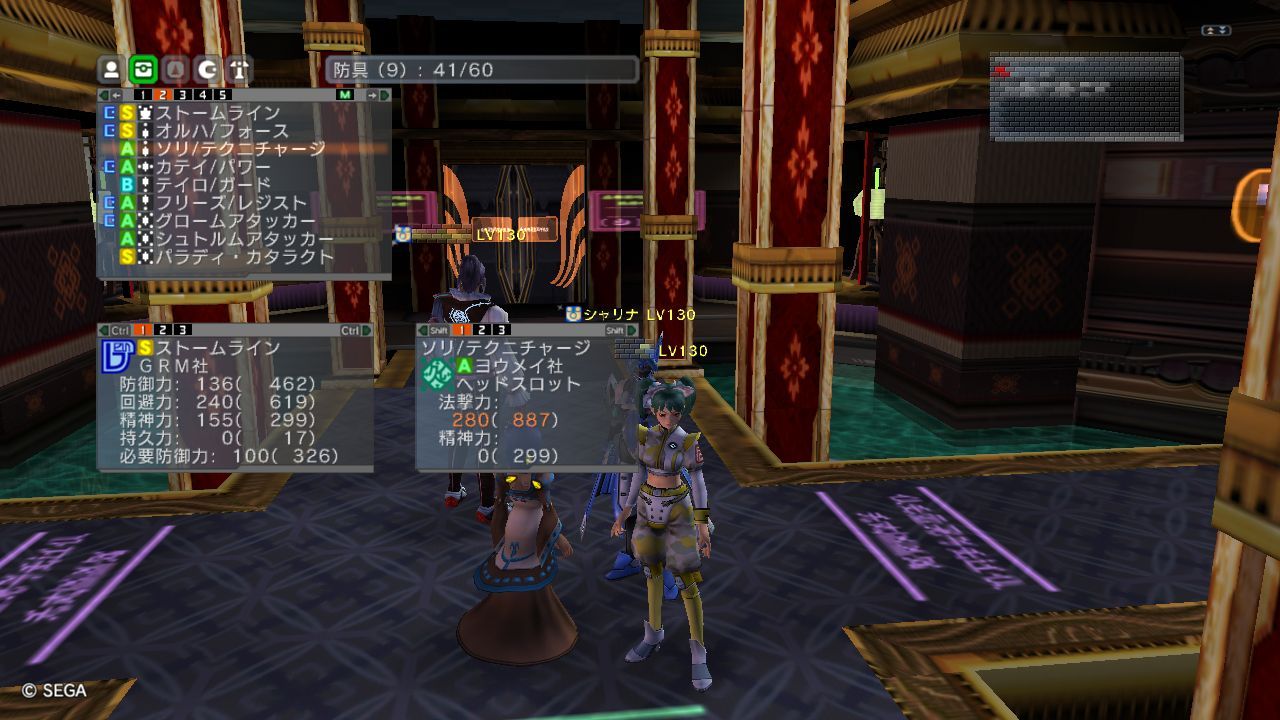The image size is (1280, 720).
Task: Select オルハ/フォース in the armor list
Action: (x=221, y=131)
